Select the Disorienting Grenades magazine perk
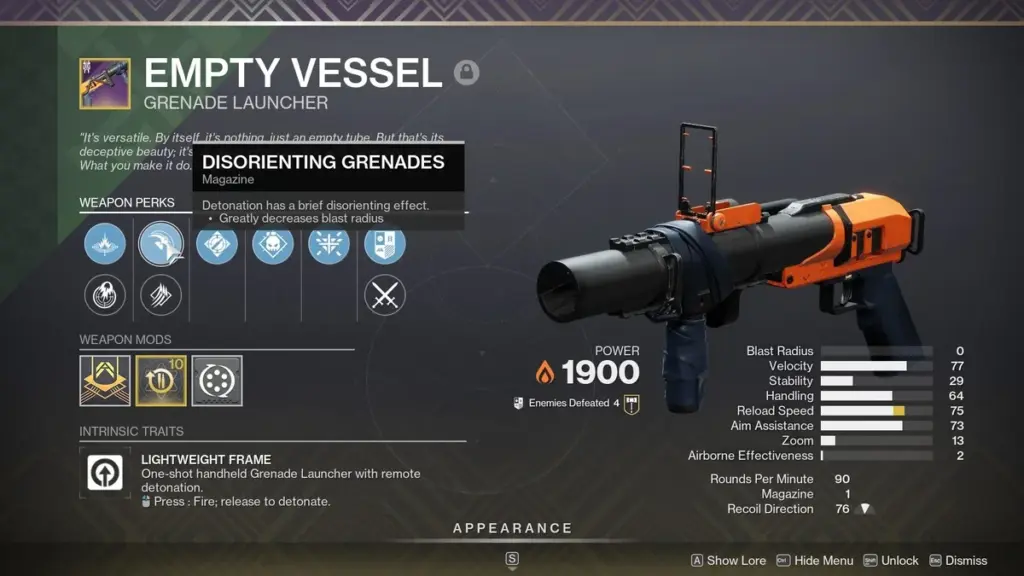This screenshot has height=576, width=1024. click(161, 244)
